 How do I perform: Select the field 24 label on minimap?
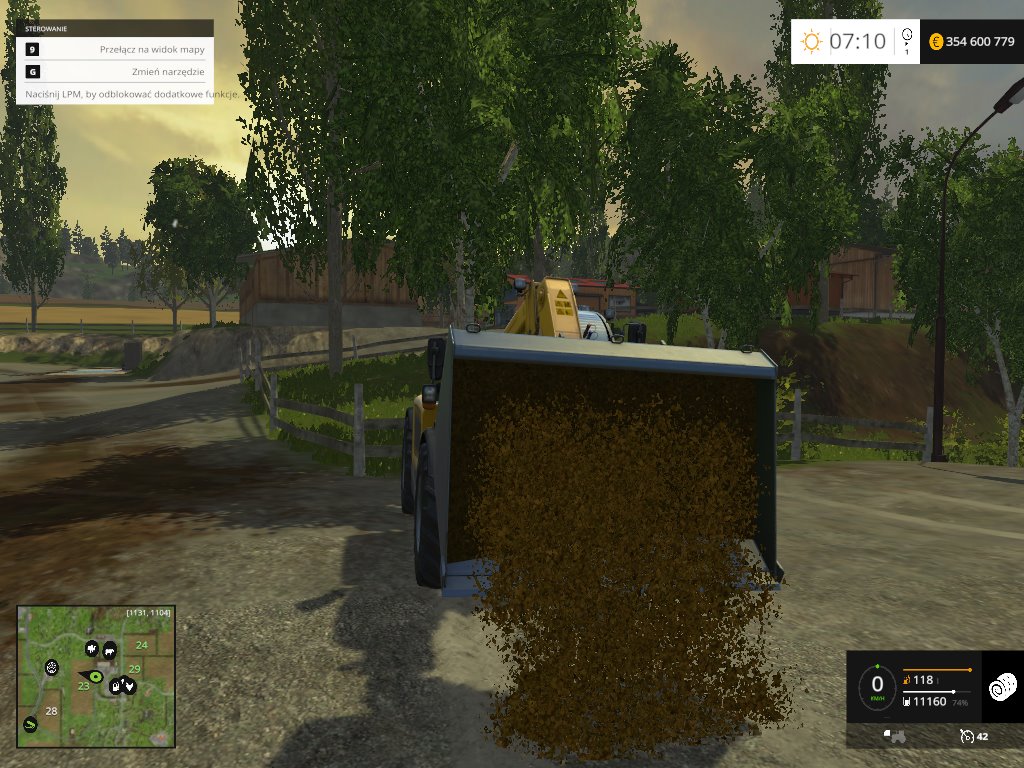[141, 645]
